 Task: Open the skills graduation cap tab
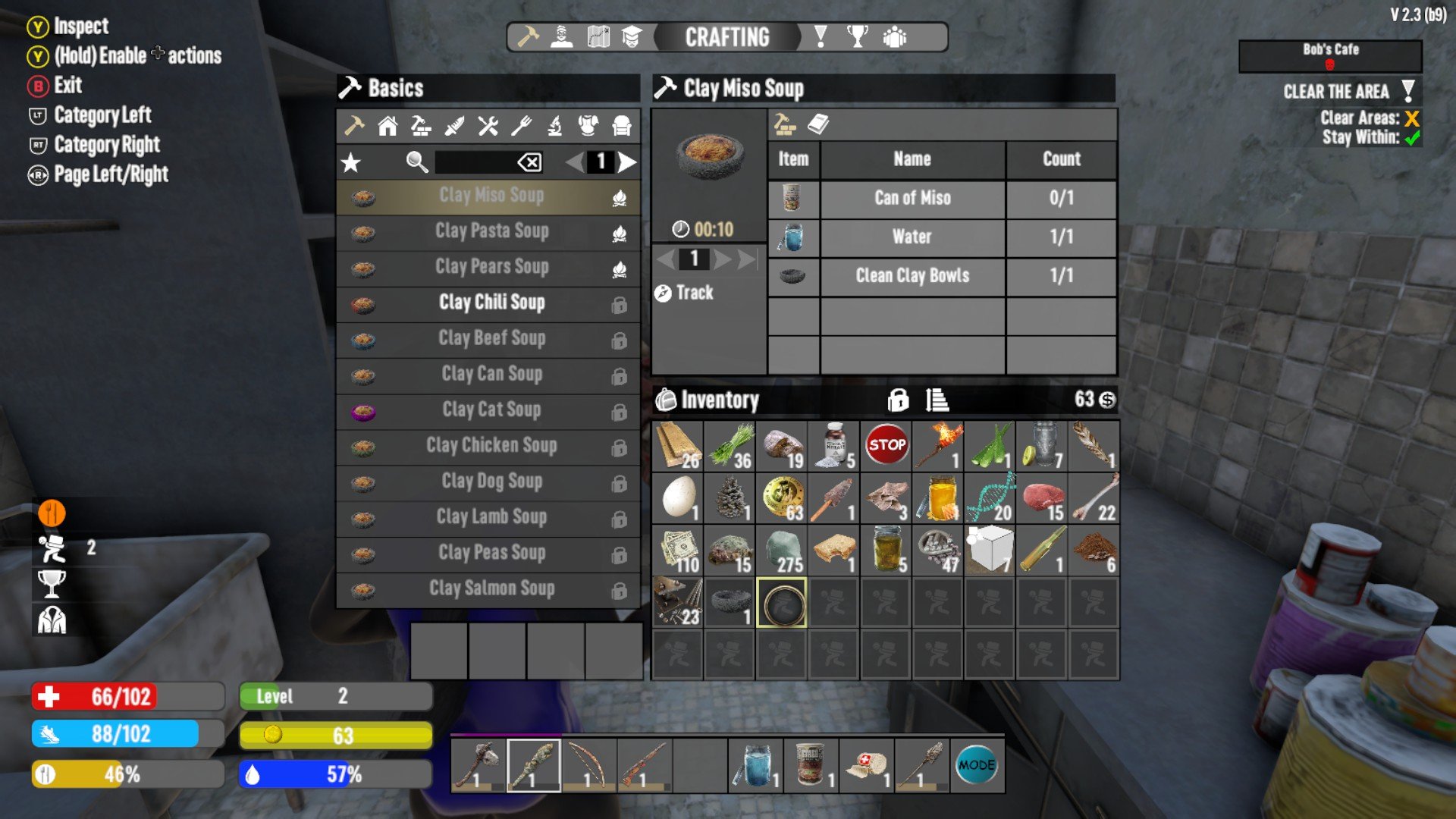[632, 37]
